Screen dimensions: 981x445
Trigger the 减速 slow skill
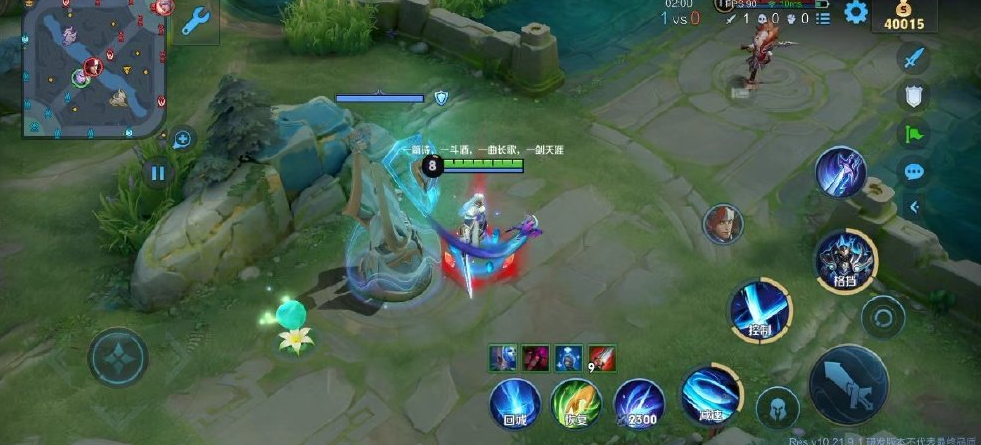point(711,396)
